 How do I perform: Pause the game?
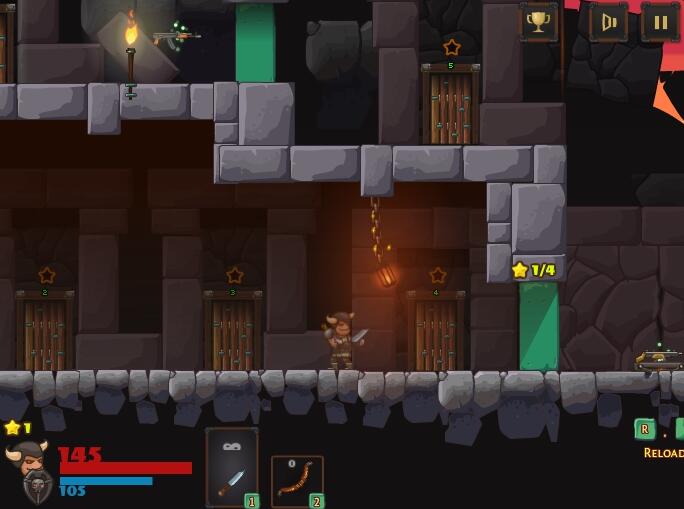pos(660,22)
